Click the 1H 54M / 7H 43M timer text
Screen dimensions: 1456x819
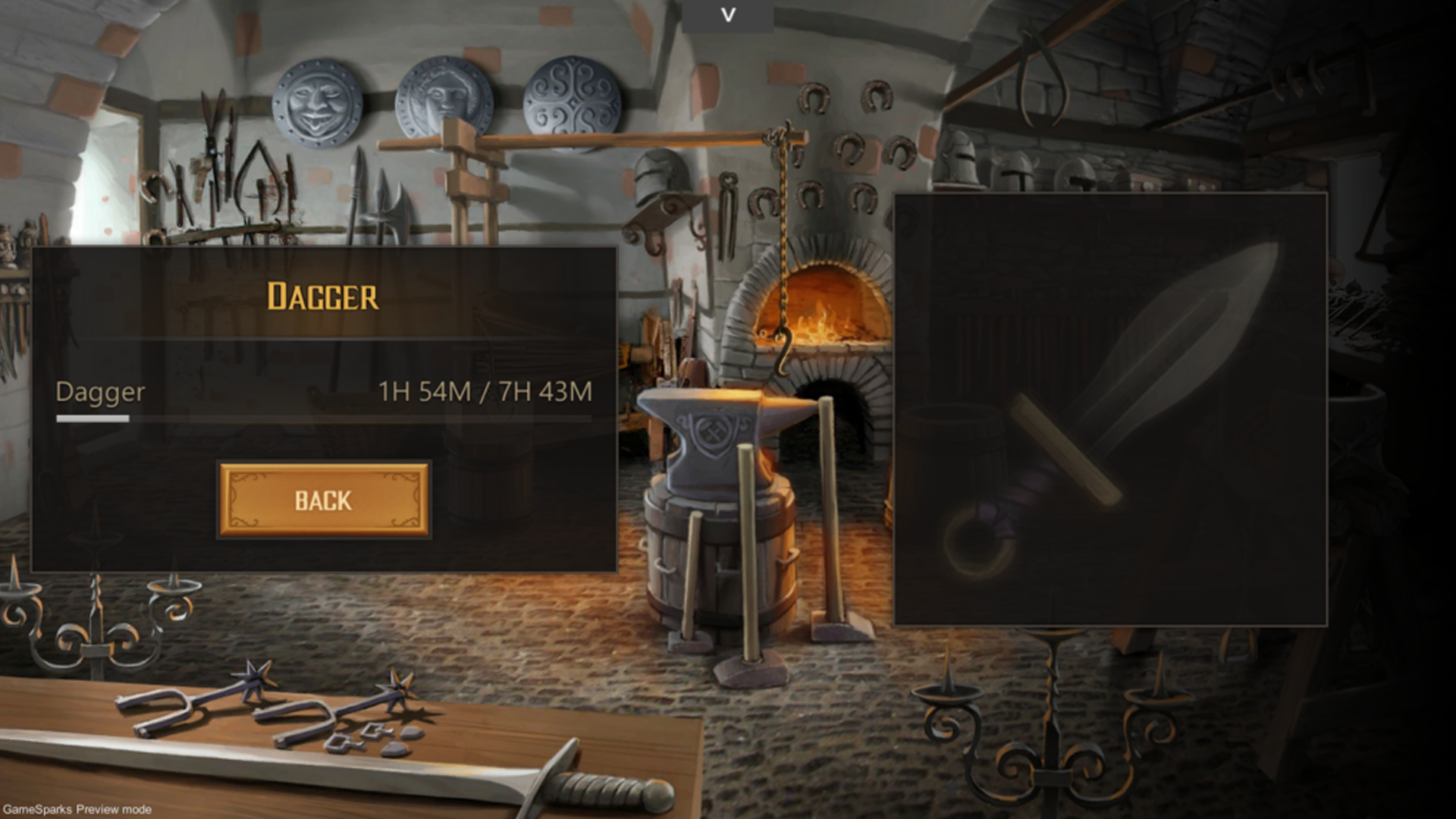(485, 393)
